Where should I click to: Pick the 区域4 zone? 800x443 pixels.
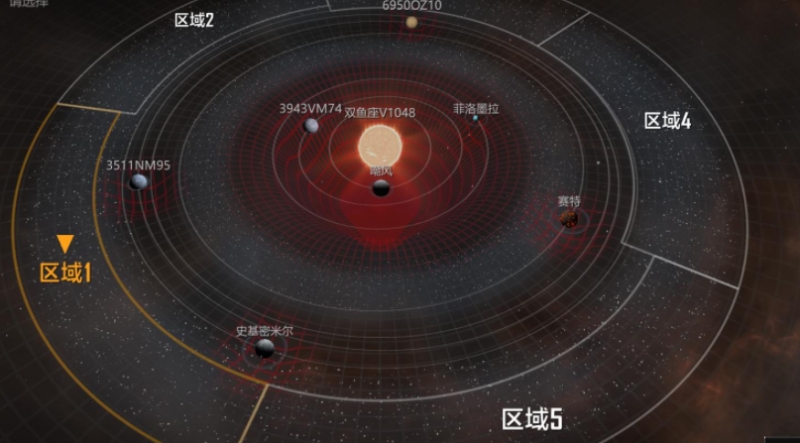pos(667,121)
